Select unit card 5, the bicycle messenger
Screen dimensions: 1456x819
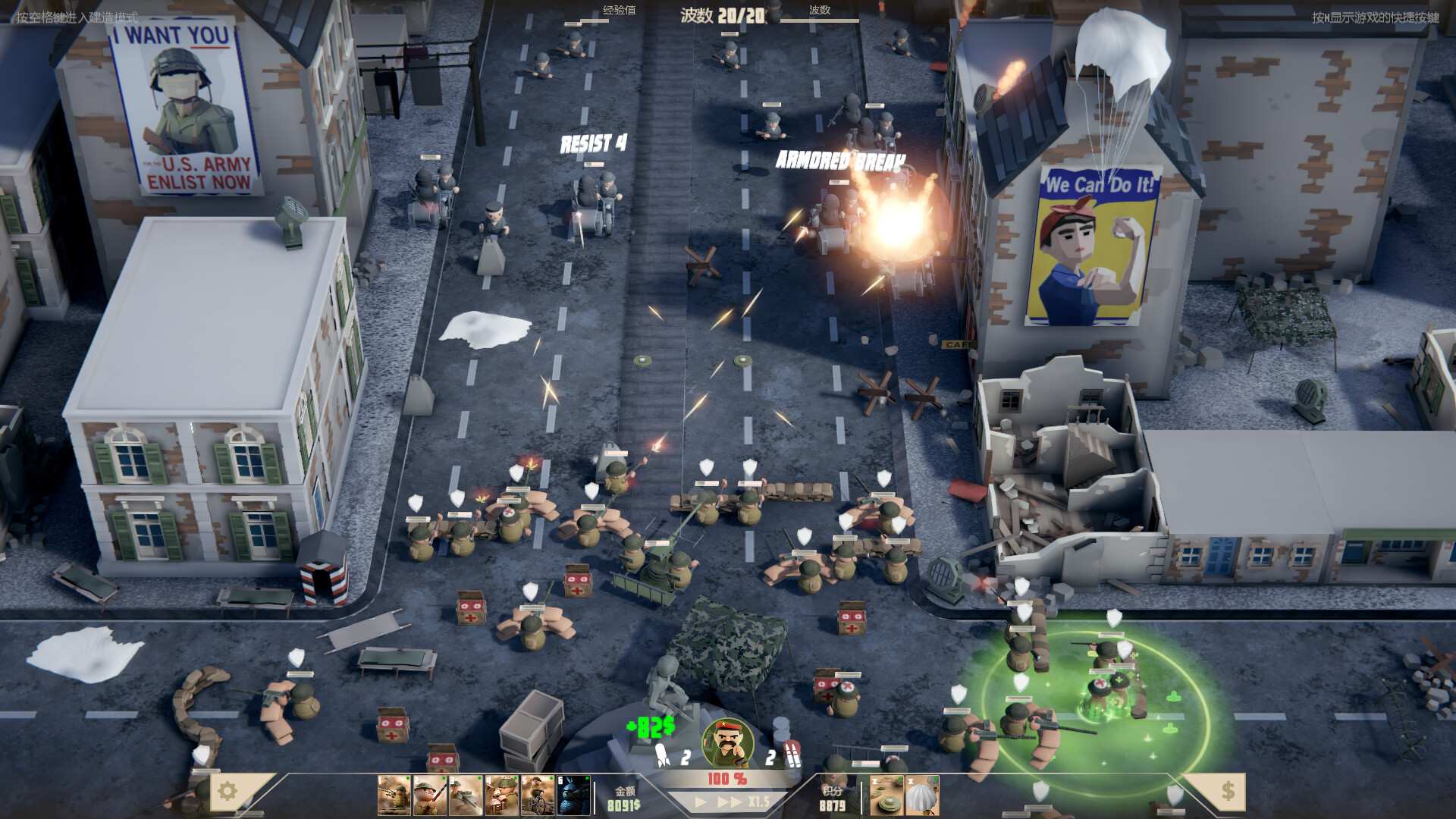[536, 795]
